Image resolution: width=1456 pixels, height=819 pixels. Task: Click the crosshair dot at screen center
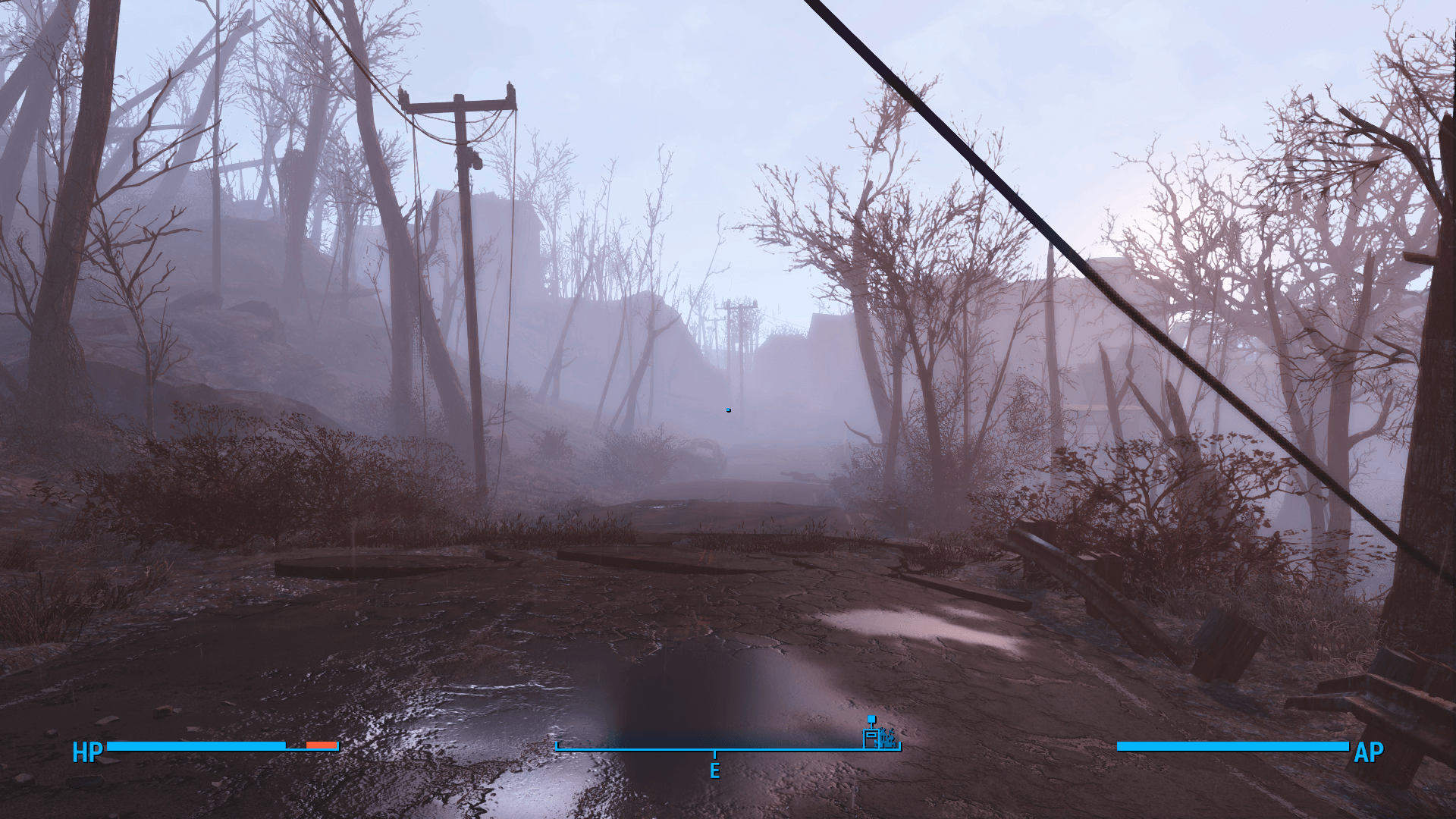point(728,409)
